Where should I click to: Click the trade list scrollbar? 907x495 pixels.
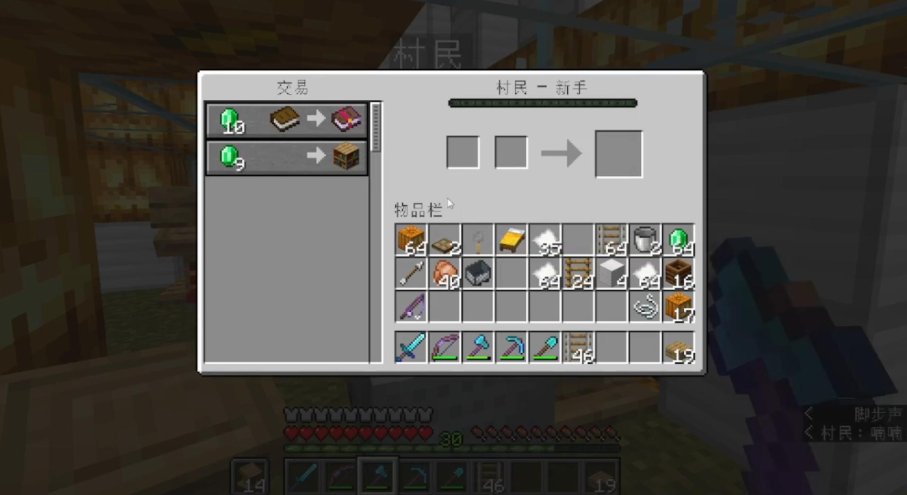pos(376,126)
